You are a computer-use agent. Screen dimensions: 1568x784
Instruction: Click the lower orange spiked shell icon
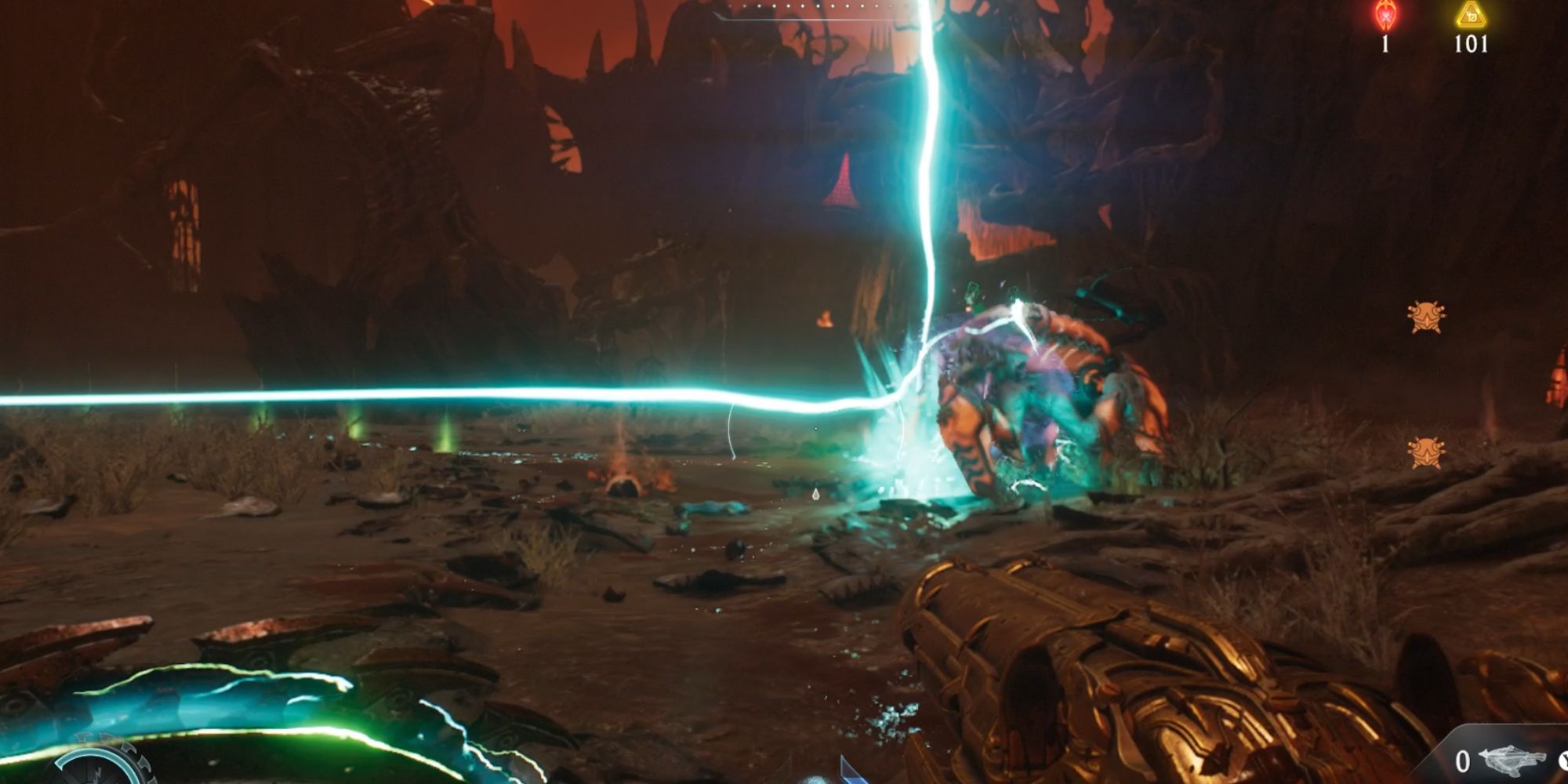(x=1425, y=452)
